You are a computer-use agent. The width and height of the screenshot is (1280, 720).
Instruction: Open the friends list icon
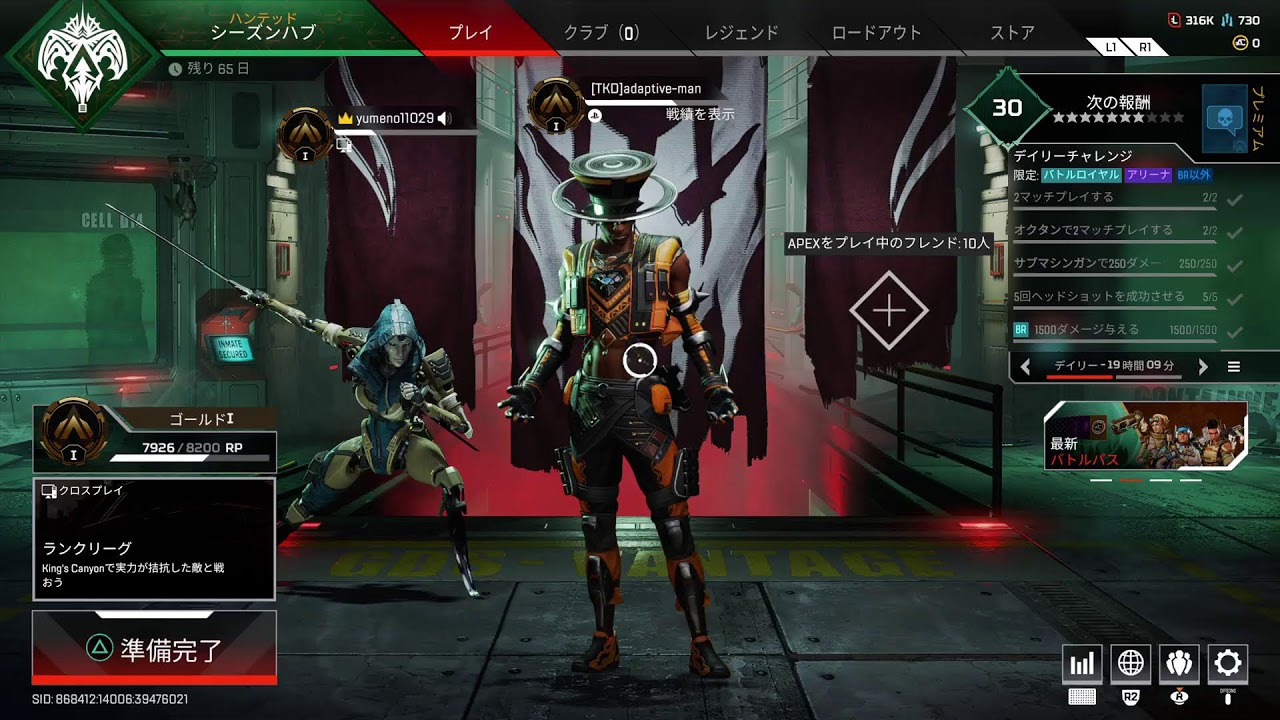(1179, 664)
